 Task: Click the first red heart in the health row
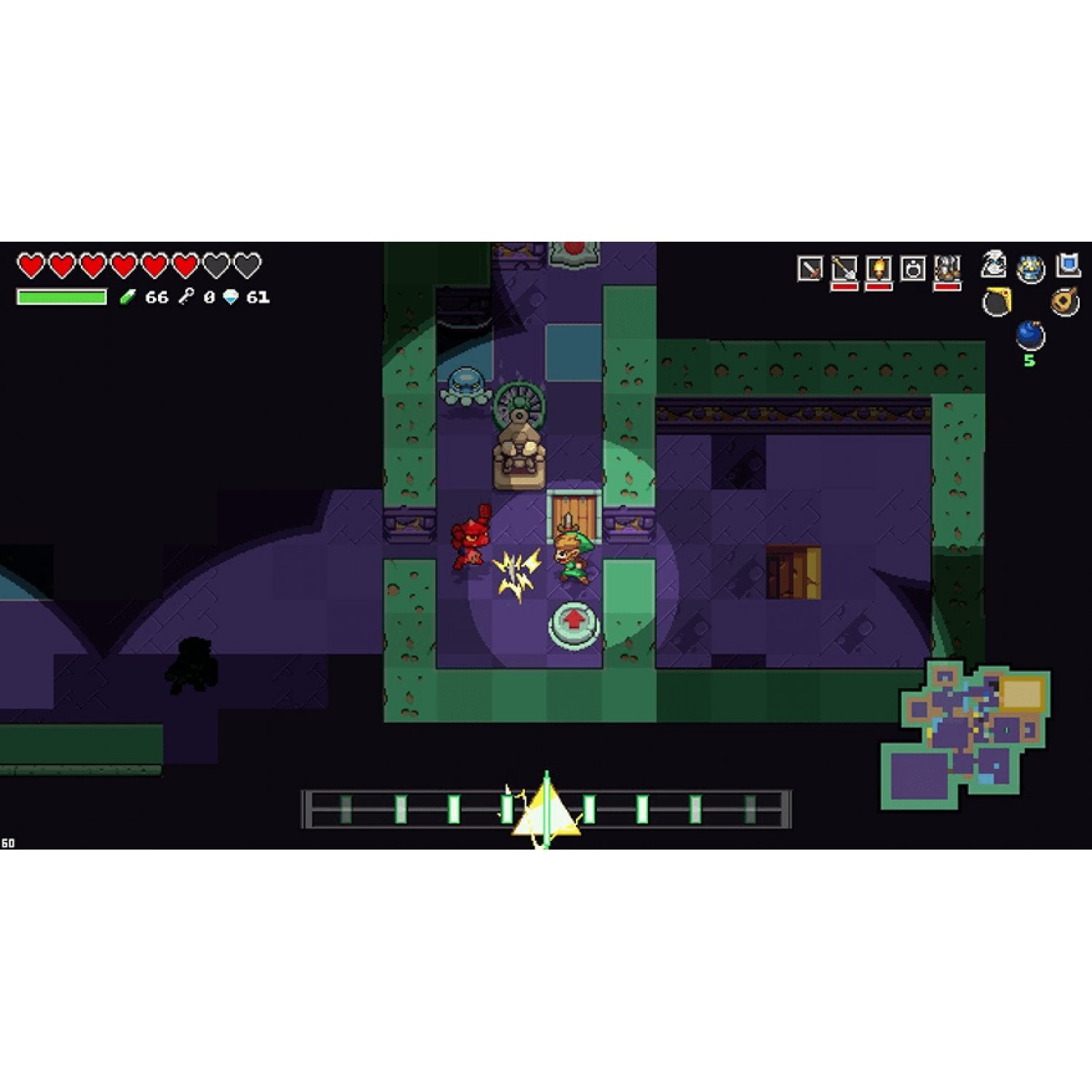(x=31, y=266)
